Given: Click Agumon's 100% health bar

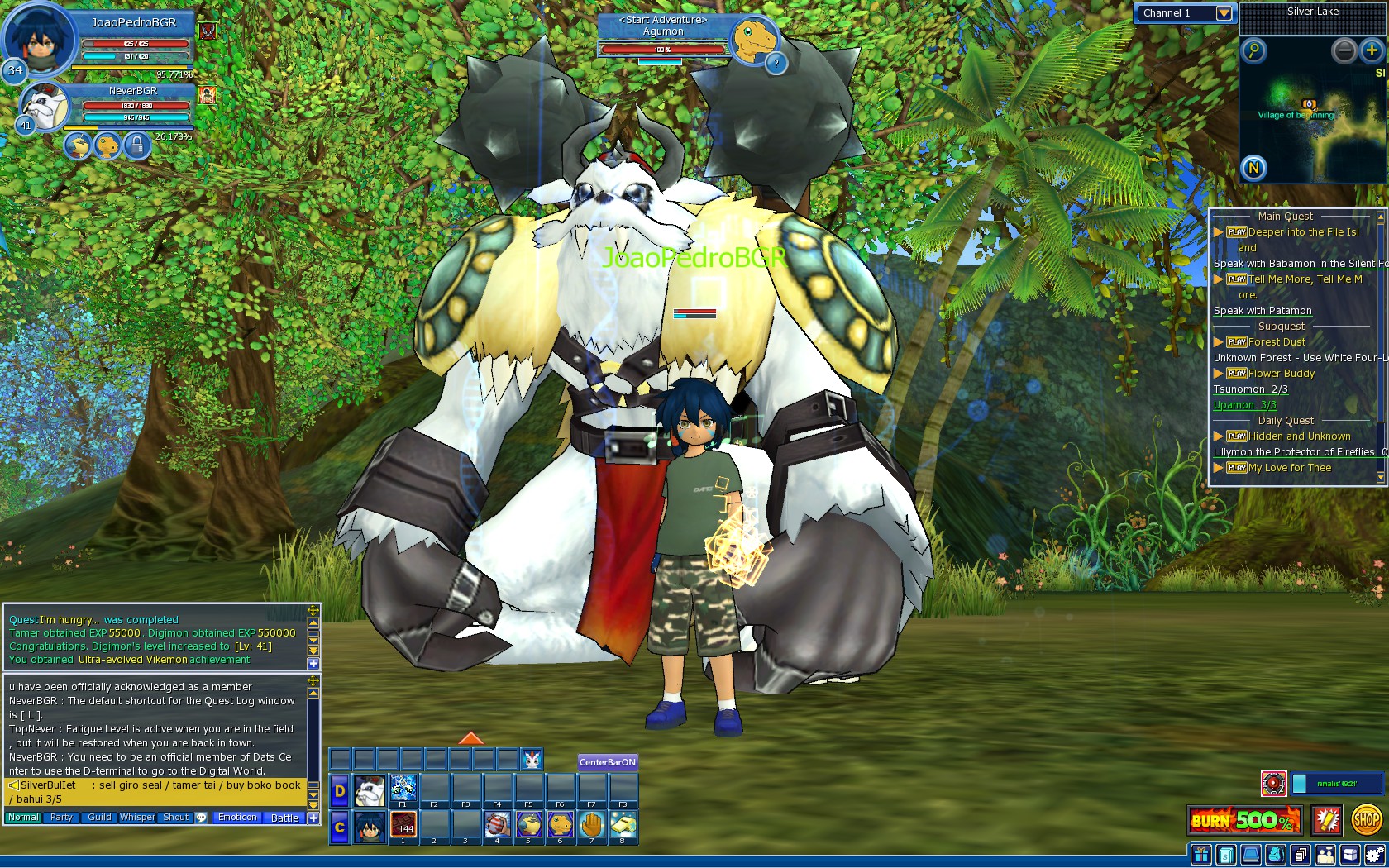Looking at the screenshot, I should coord(661,47).
